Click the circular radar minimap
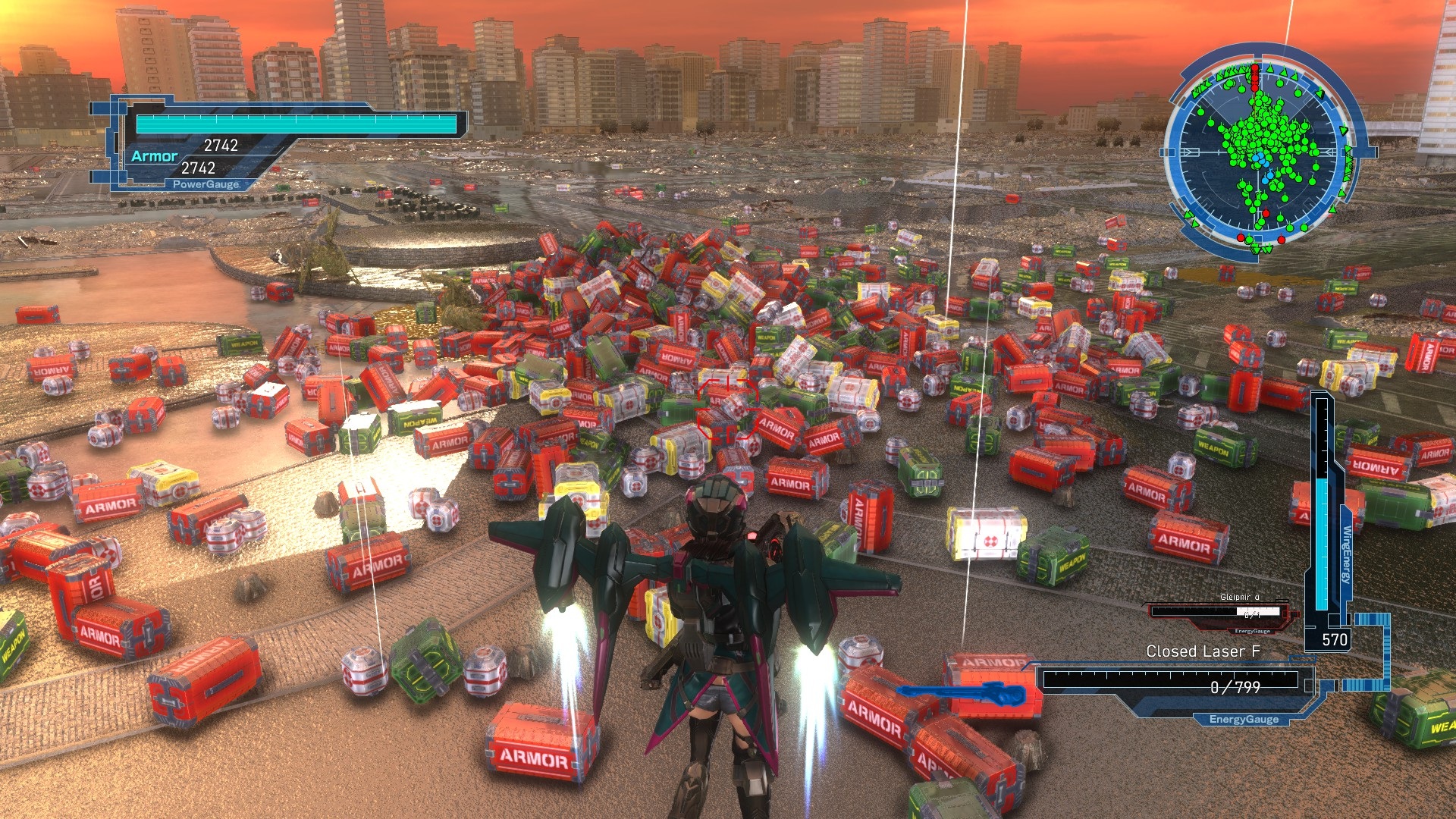This screenshot has width=1456, height=819. (1260, 152)
